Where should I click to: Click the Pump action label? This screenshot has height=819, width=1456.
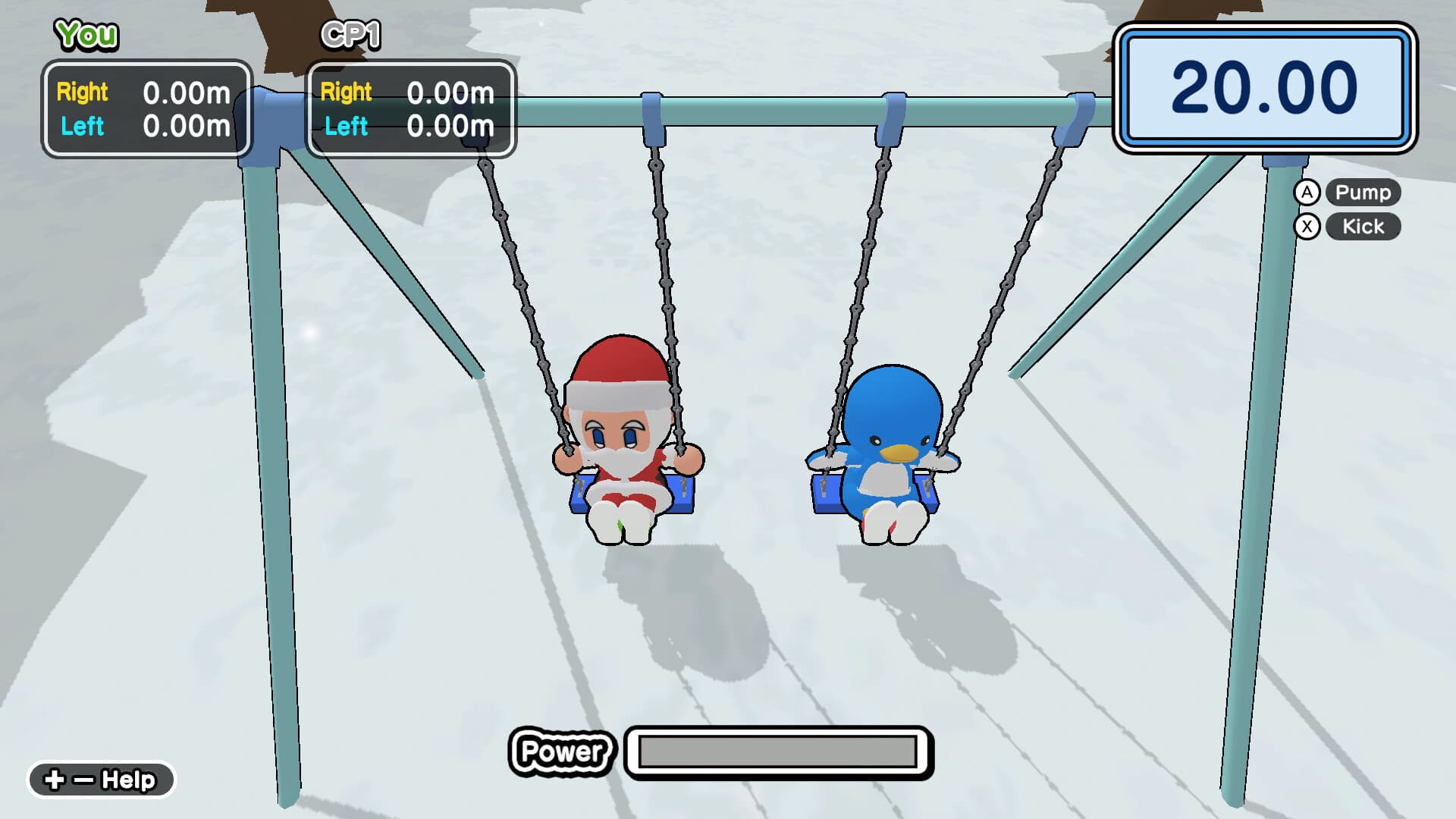coord(1362,193)
